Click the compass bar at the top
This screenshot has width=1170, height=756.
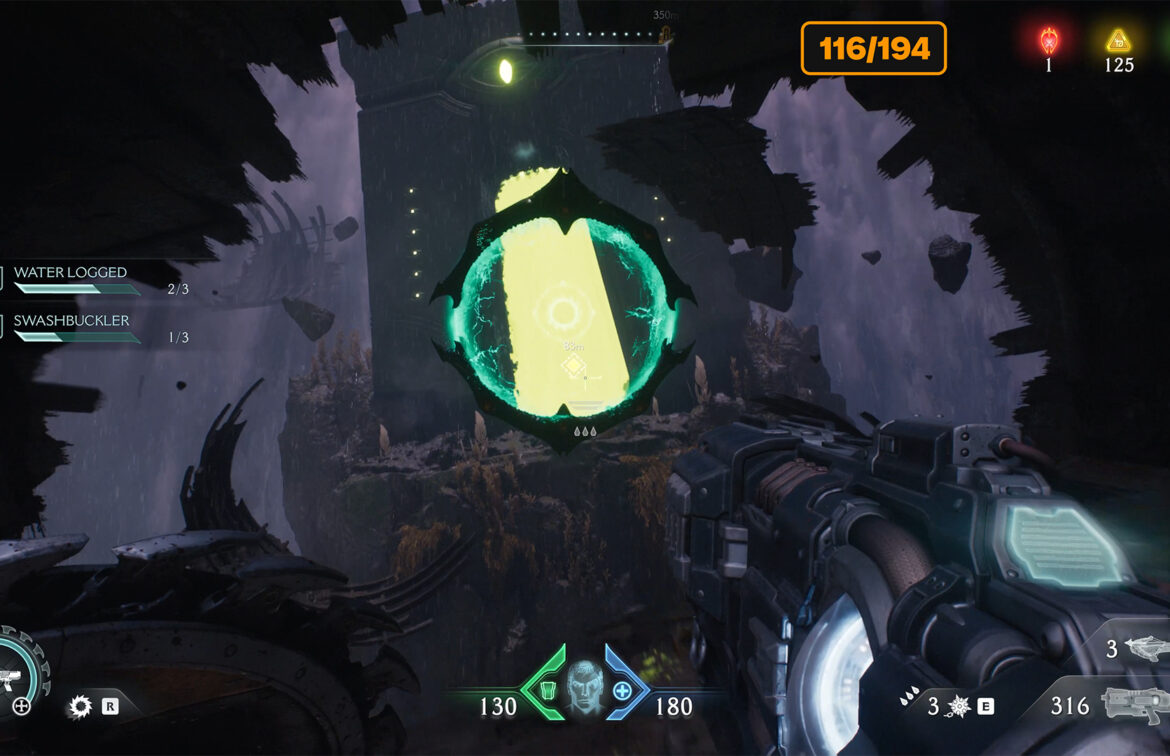pyautogui.click(x=592, y=37)
